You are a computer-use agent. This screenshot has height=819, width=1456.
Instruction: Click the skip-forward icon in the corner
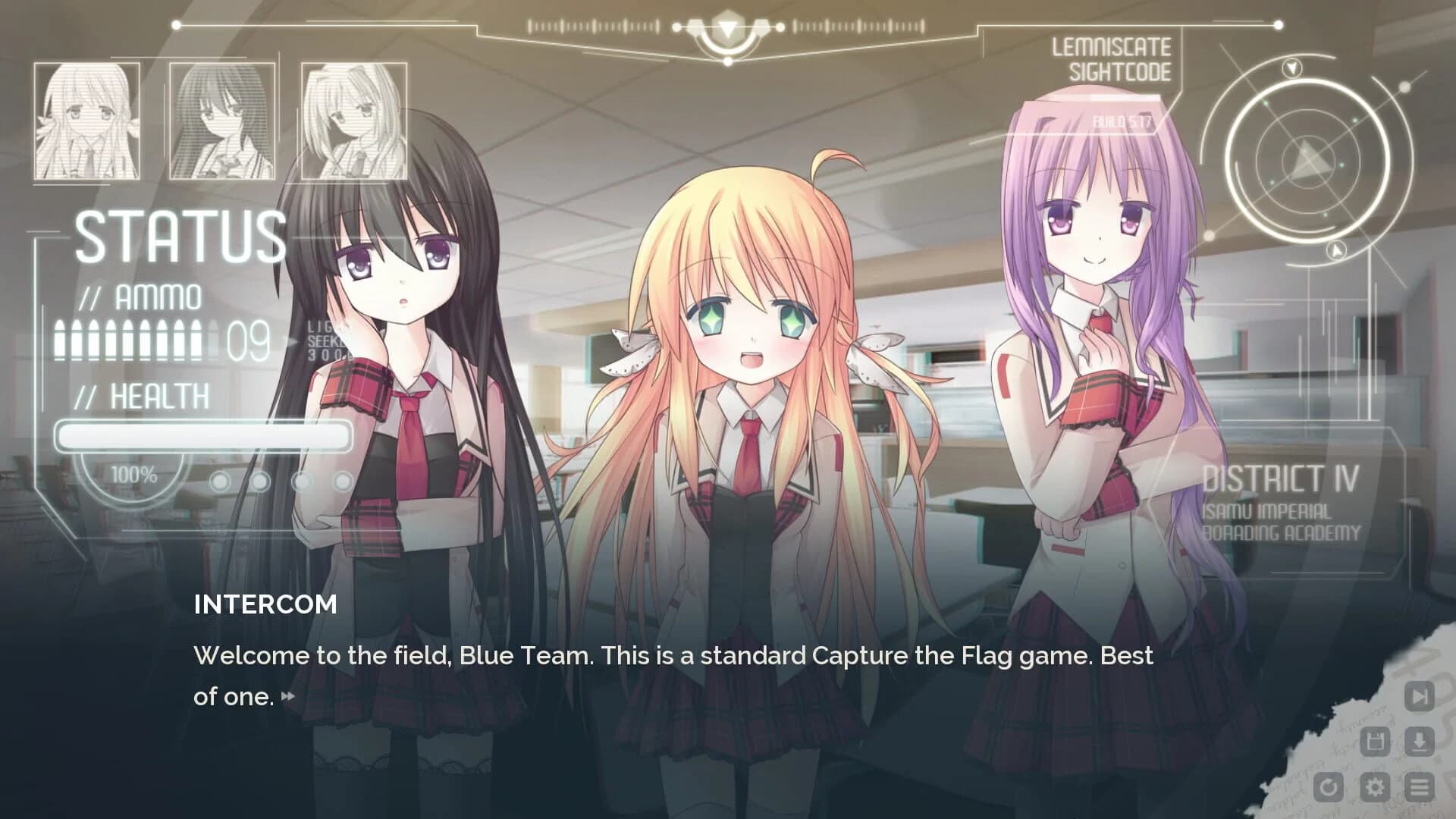pos(1420,696)
